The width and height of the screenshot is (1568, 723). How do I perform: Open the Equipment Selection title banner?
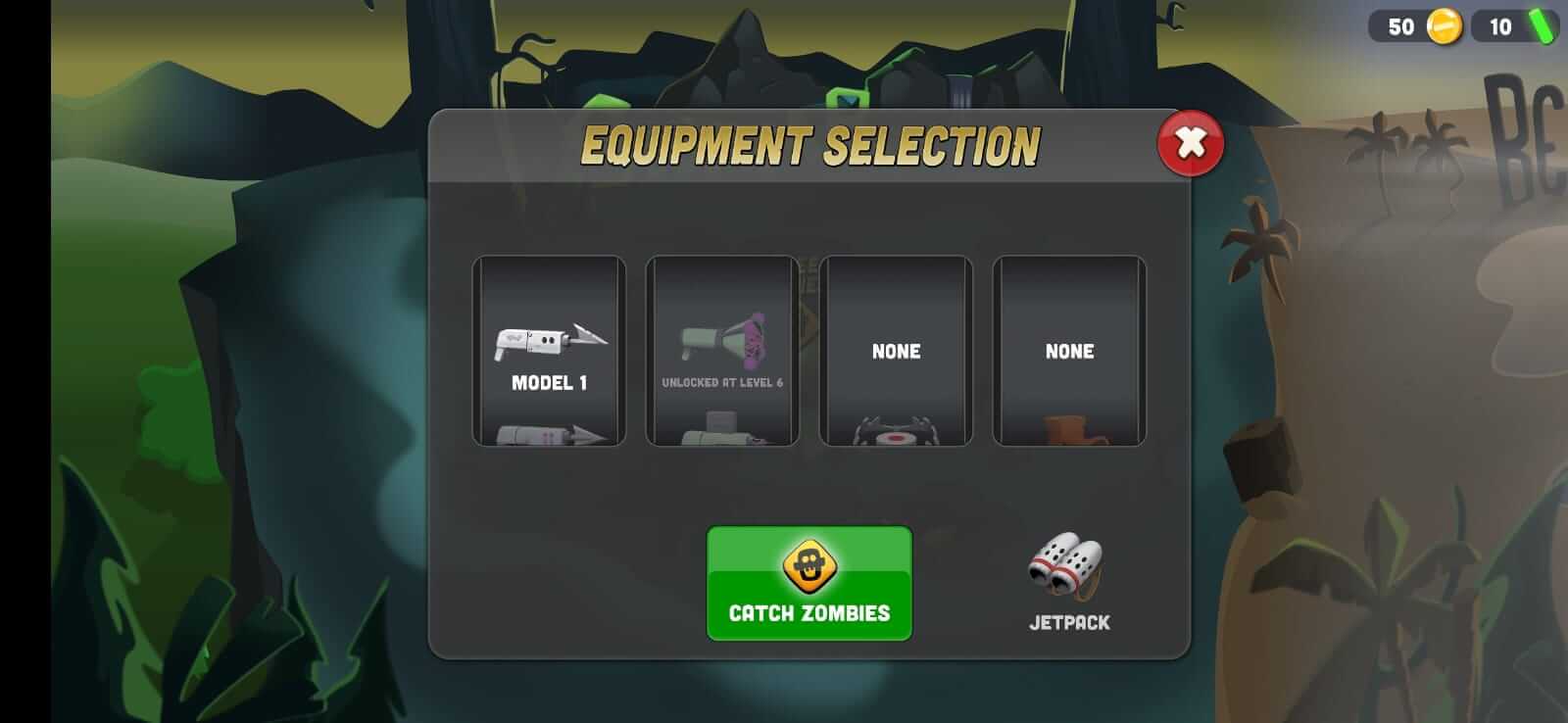pos(809,143)
